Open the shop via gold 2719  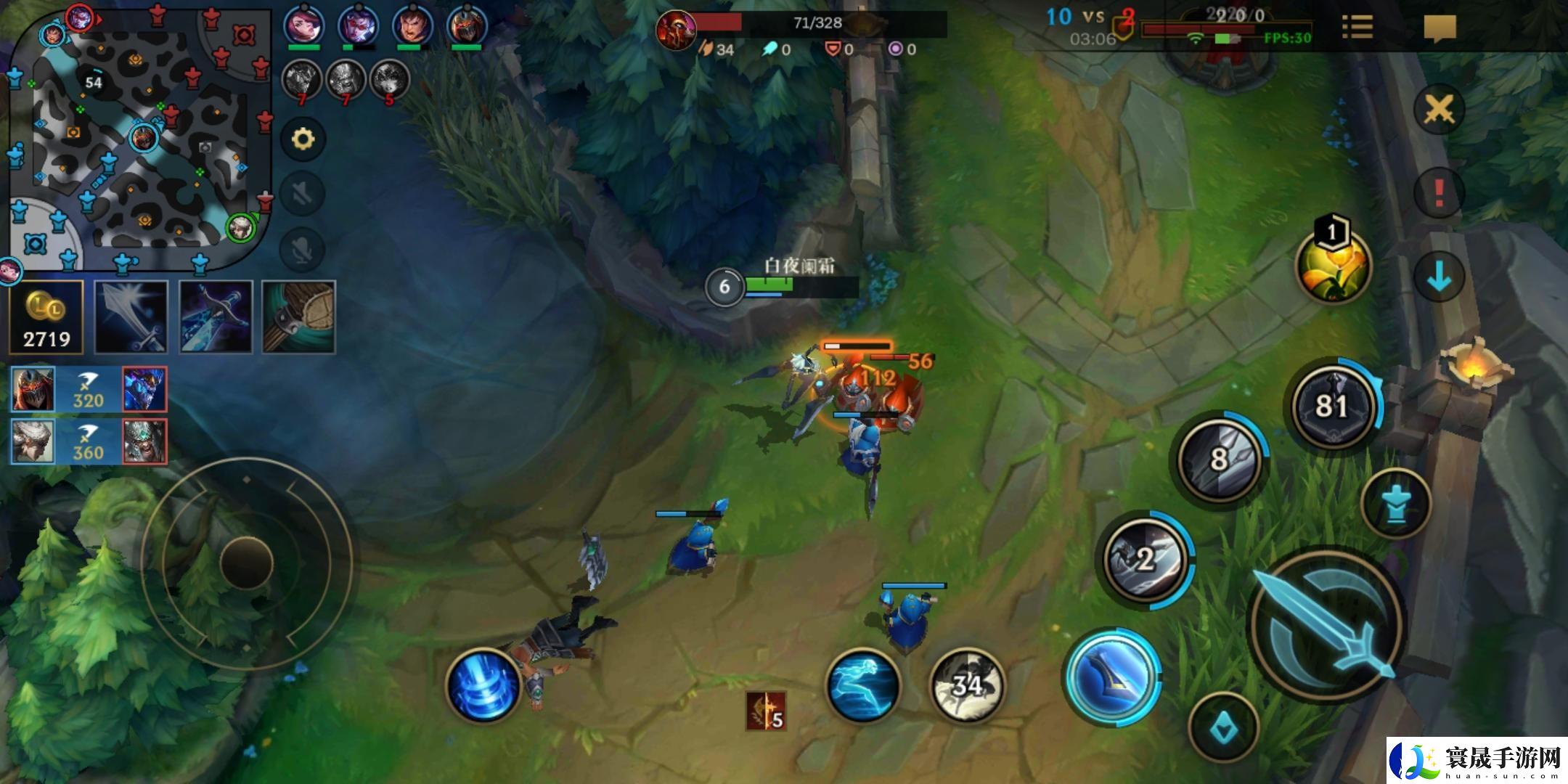click(x=46, y=318)
